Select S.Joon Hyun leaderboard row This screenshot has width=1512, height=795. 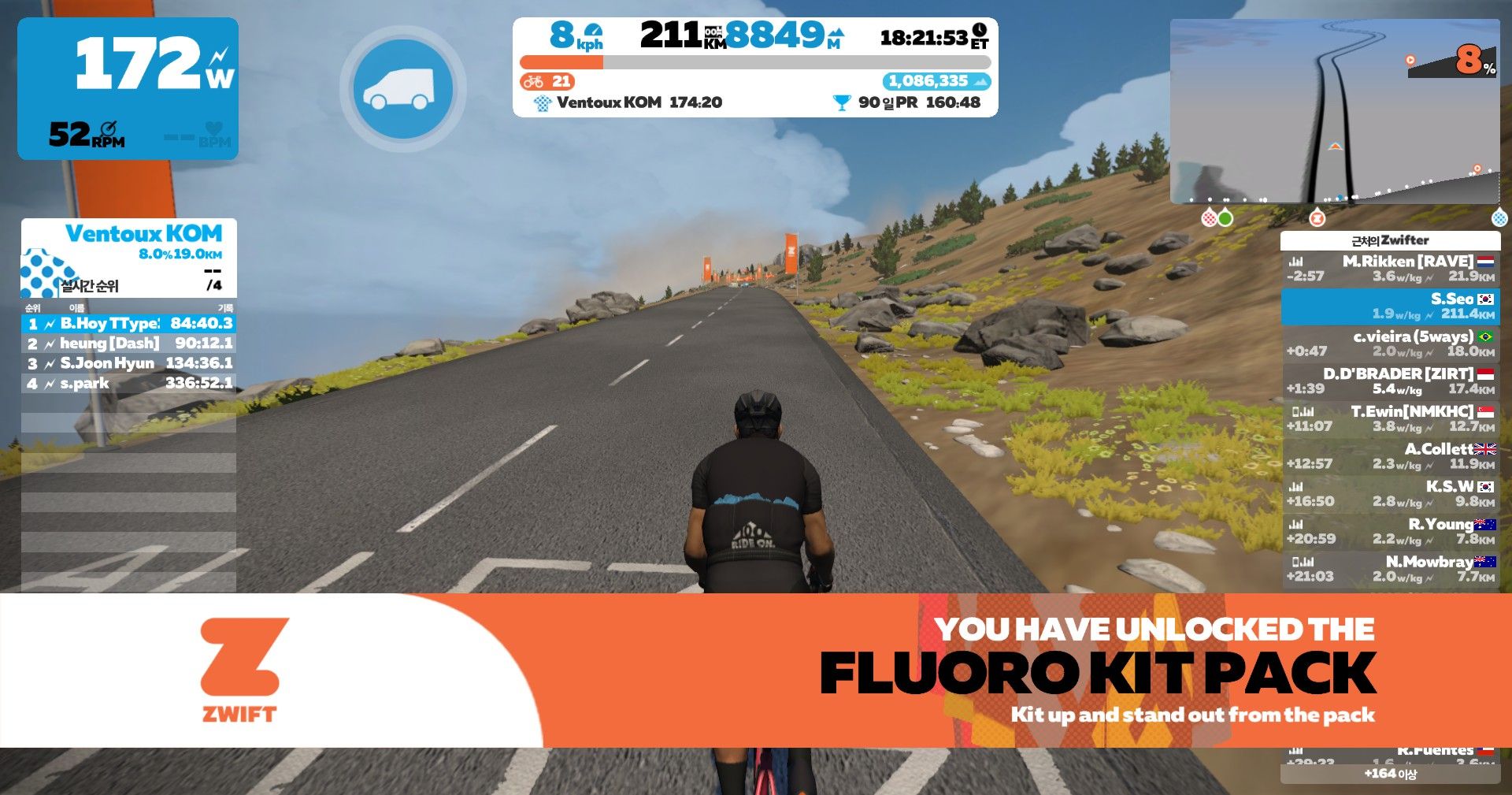click(129, 363)
